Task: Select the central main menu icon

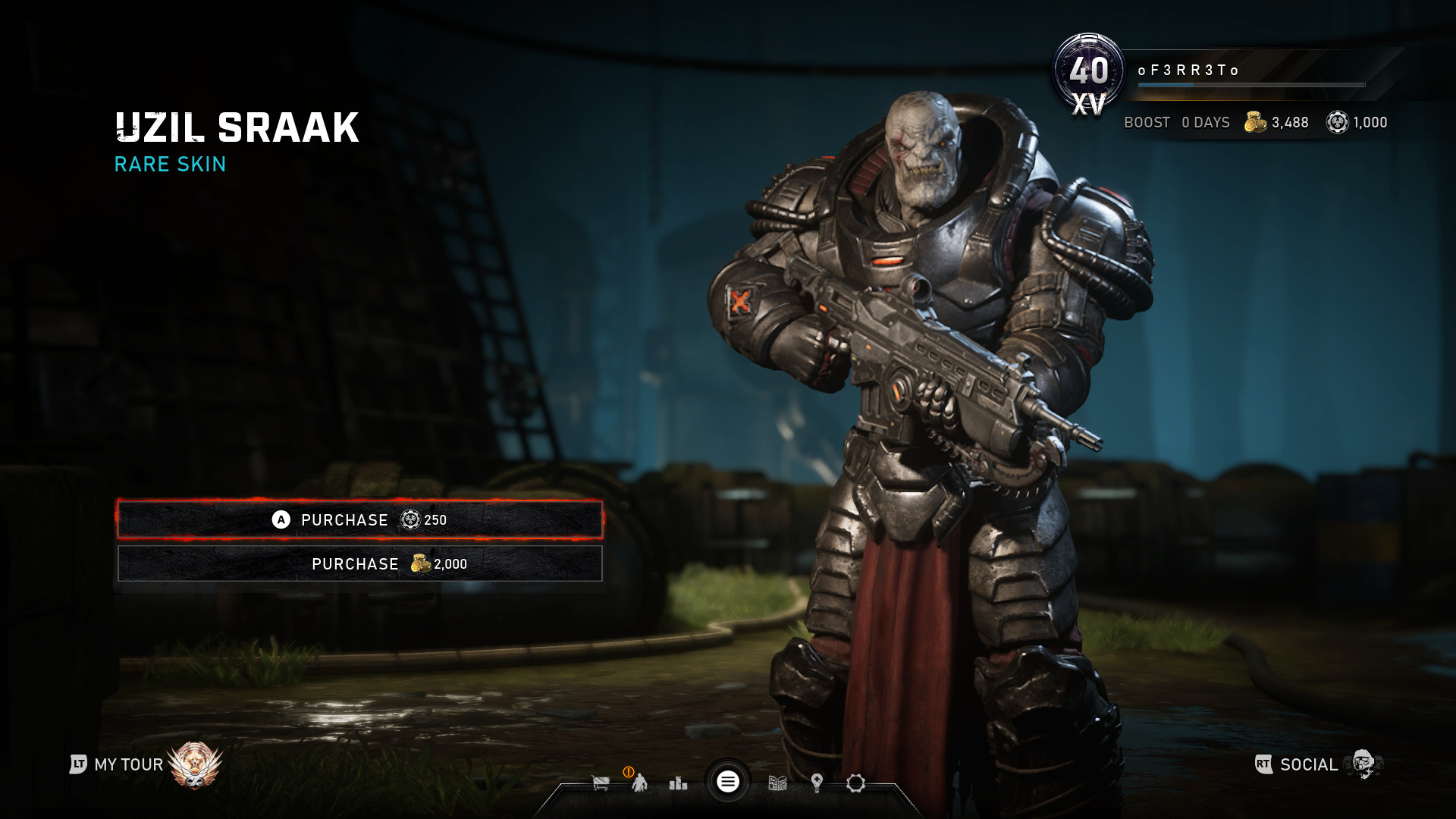Action: tap(728, 782)
